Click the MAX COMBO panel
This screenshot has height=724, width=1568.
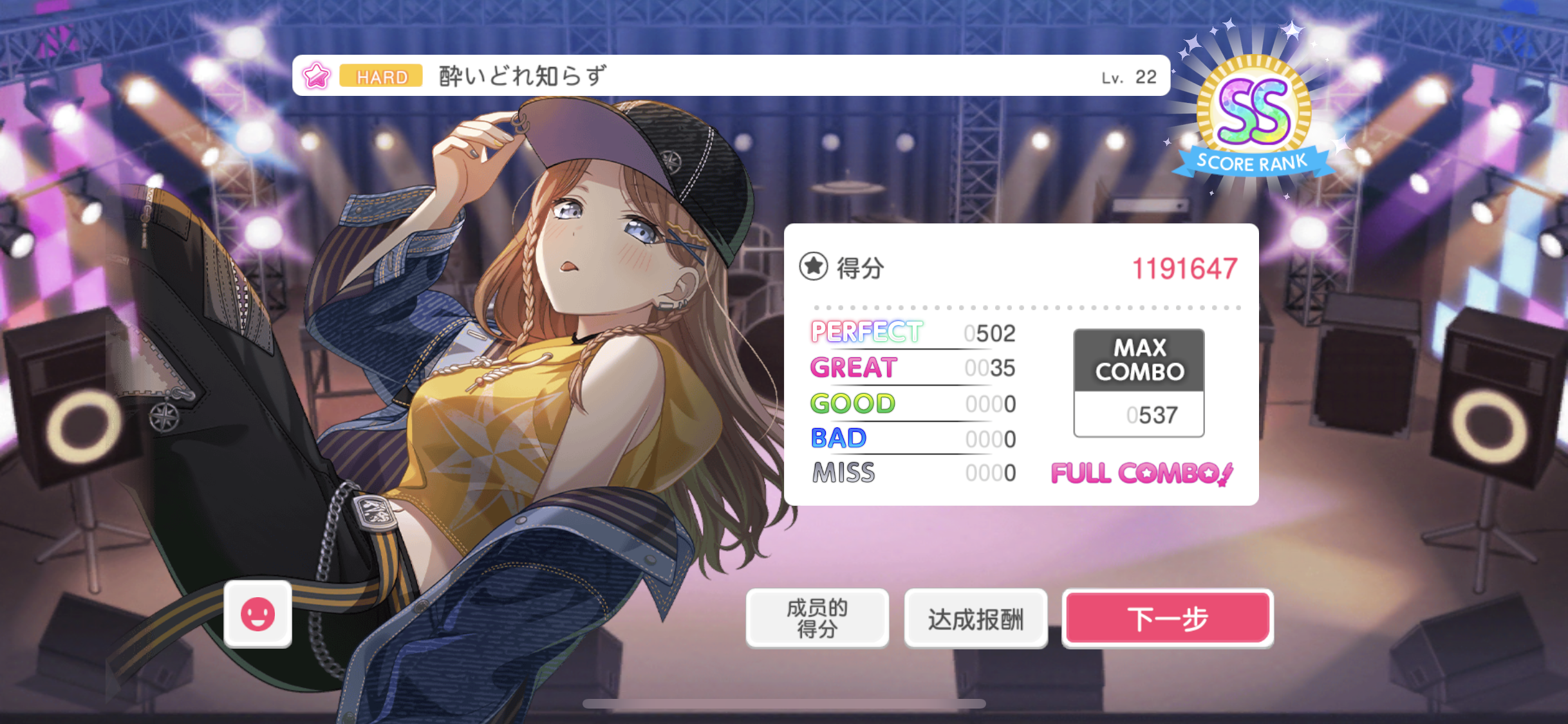1138,358
